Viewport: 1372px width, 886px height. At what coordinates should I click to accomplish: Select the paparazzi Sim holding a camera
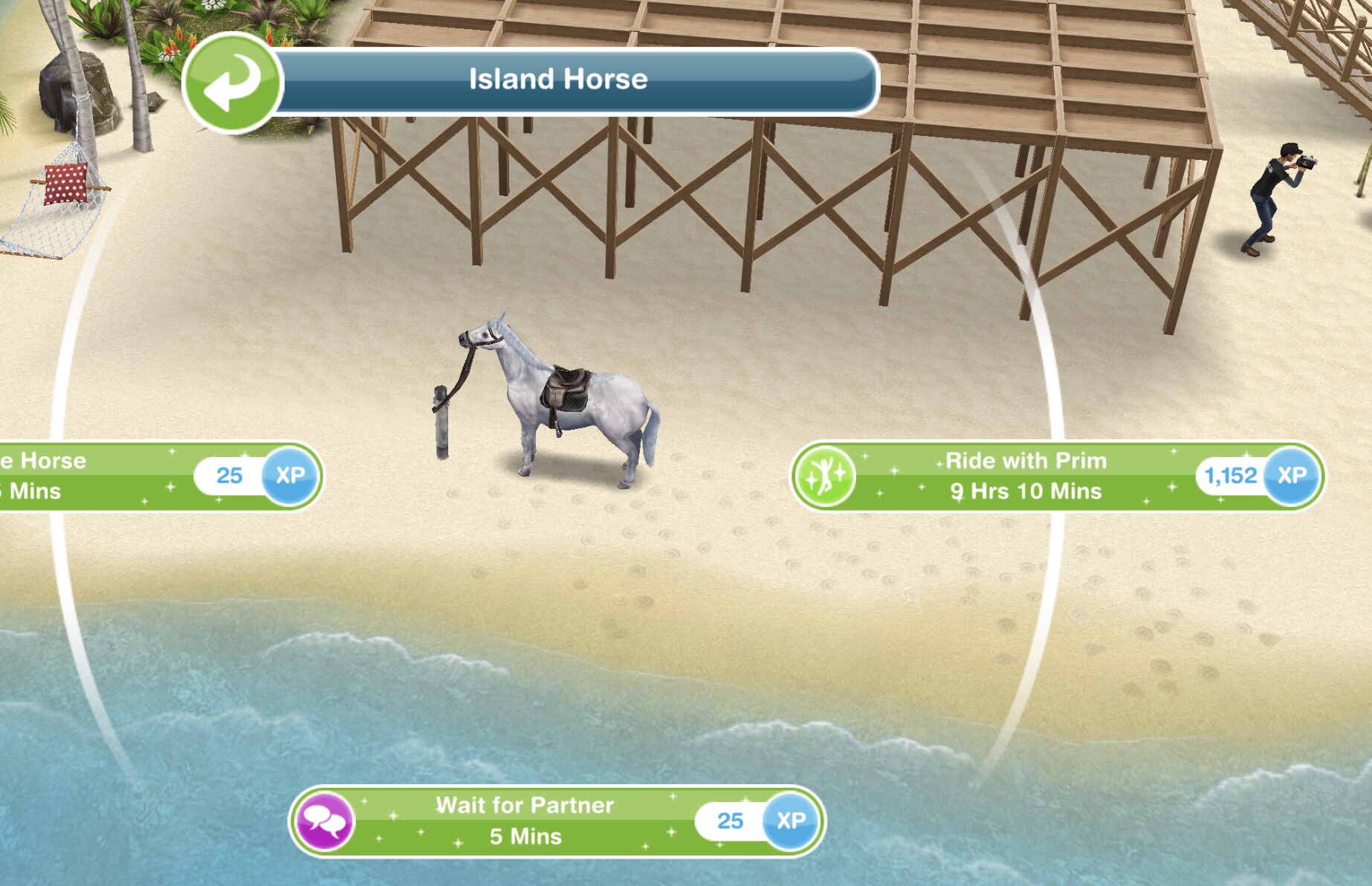pyautogui.click(x=1272, y=197)
